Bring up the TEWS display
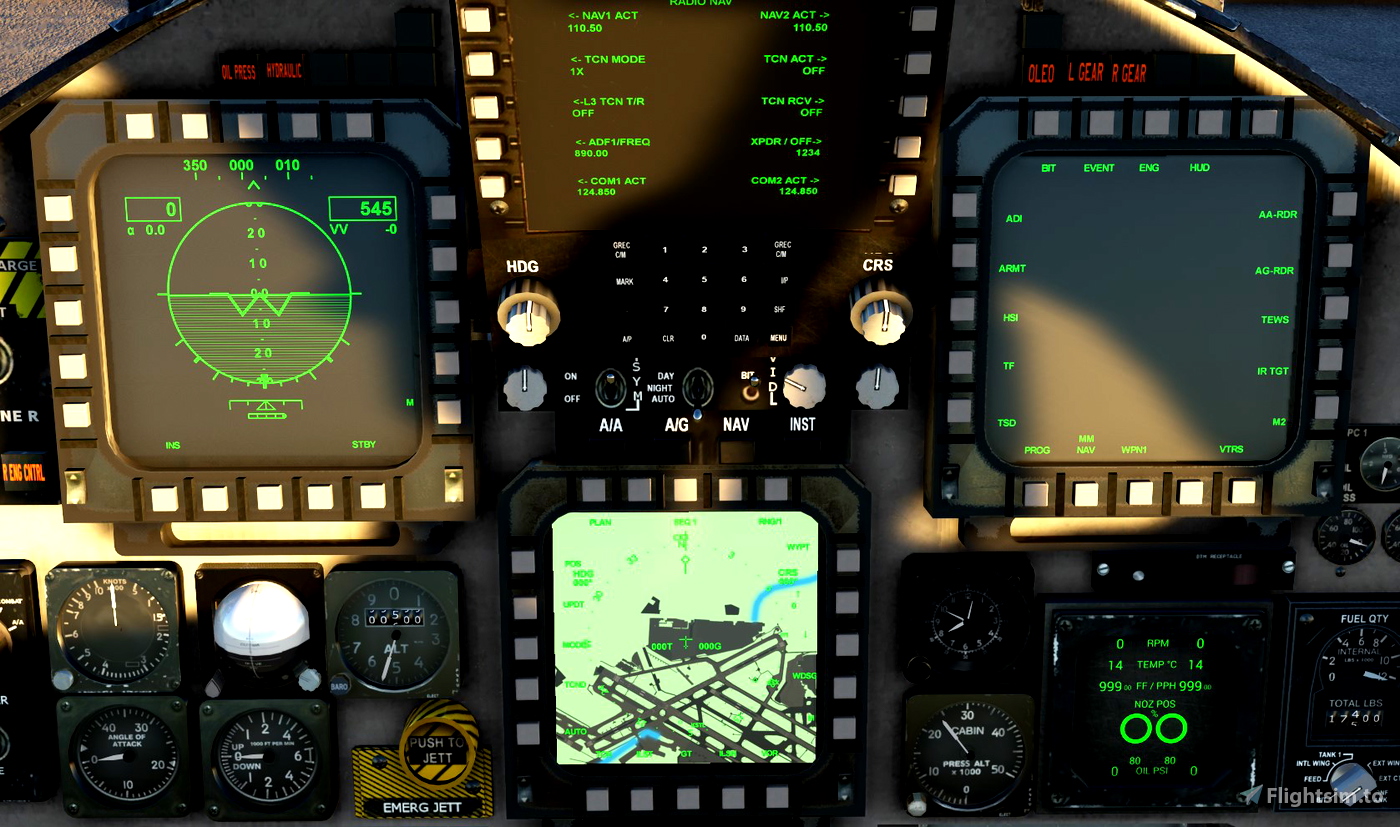Viewport: 1400px width, 827px height. click(1277, 319)
